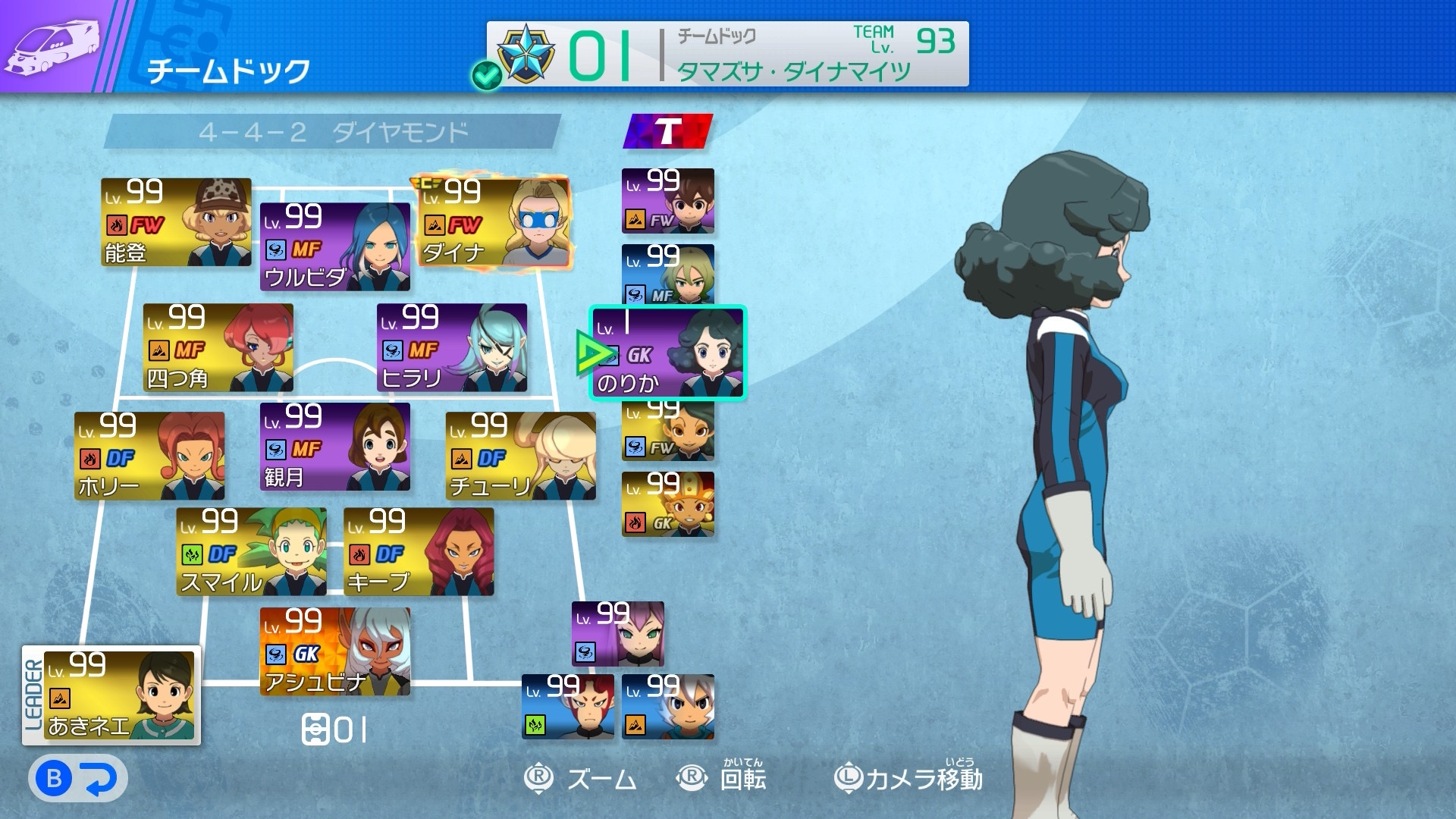Viewport: 1456px width, 819px height.
Task: Select the bench goalkeeper with flame helmet
Action: [x=668, y=504]
